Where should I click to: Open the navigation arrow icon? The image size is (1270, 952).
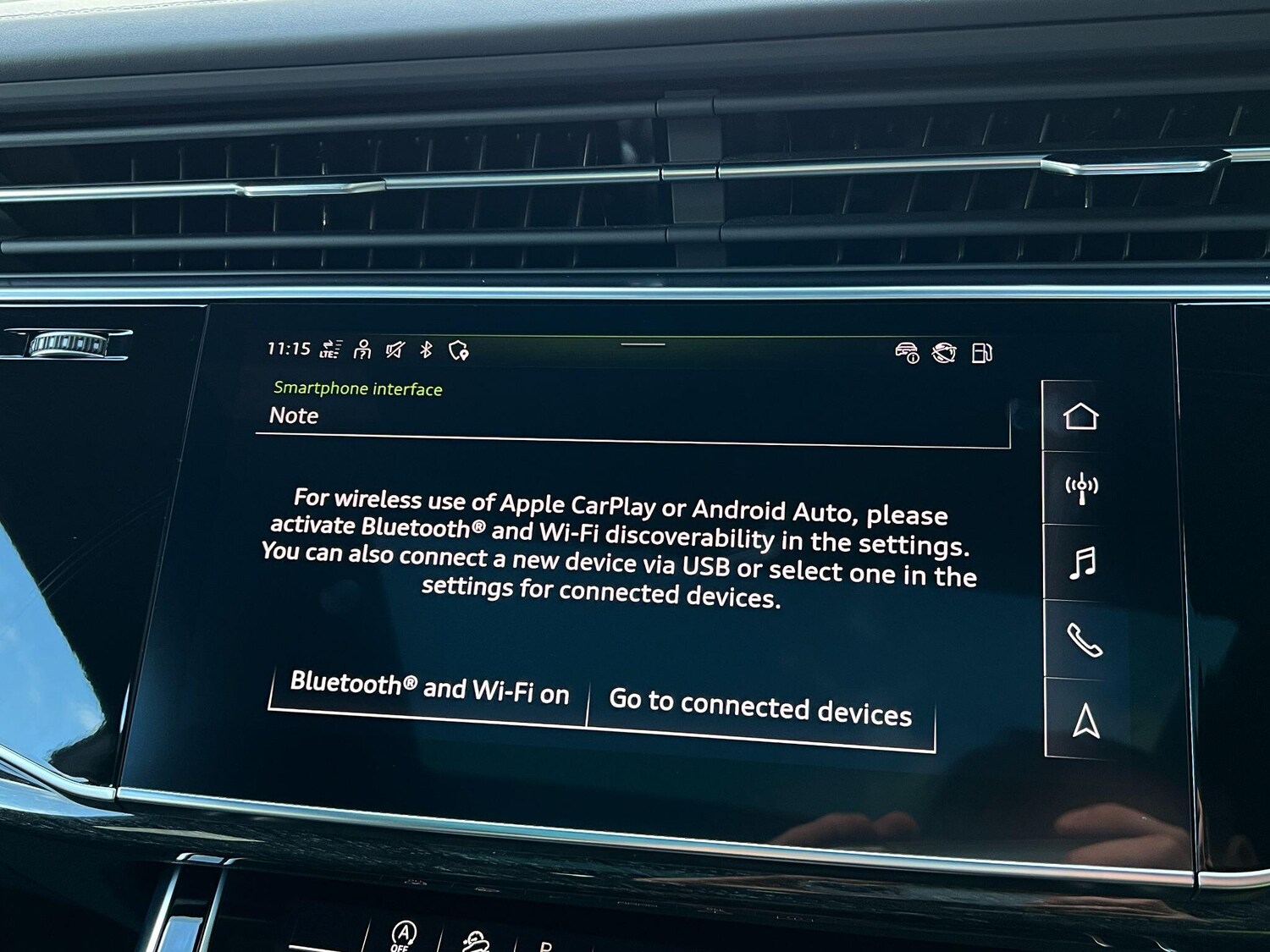tap(1086, 722)
